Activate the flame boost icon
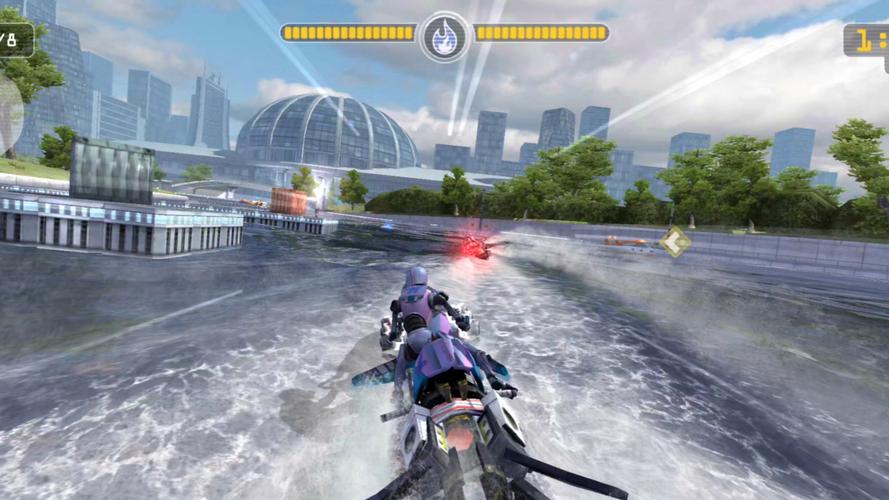Image resolution: width=889 pixels, height=500 pixels. click(x=445, y=36)
